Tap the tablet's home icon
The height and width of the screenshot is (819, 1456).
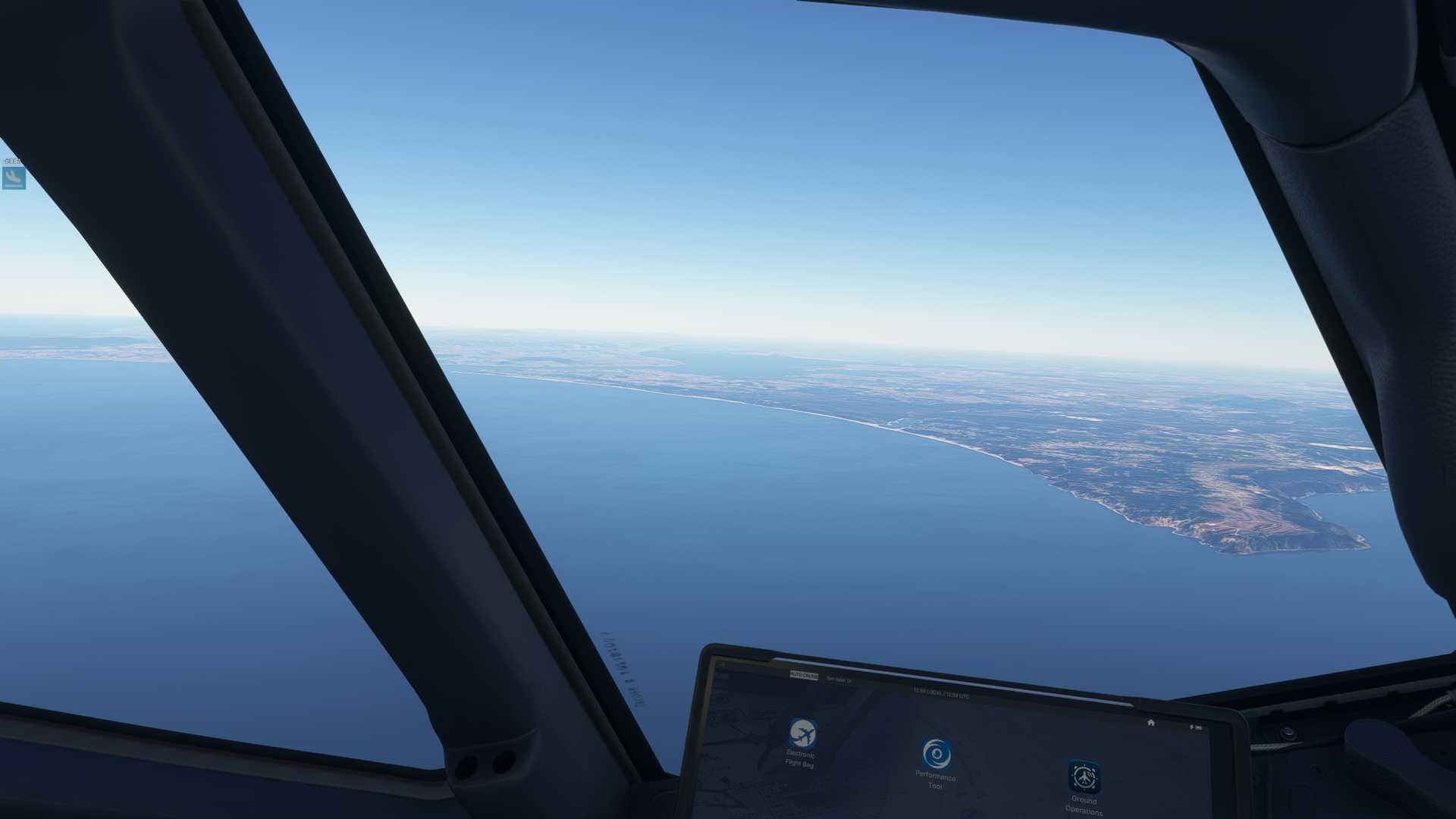(1150, 723)
